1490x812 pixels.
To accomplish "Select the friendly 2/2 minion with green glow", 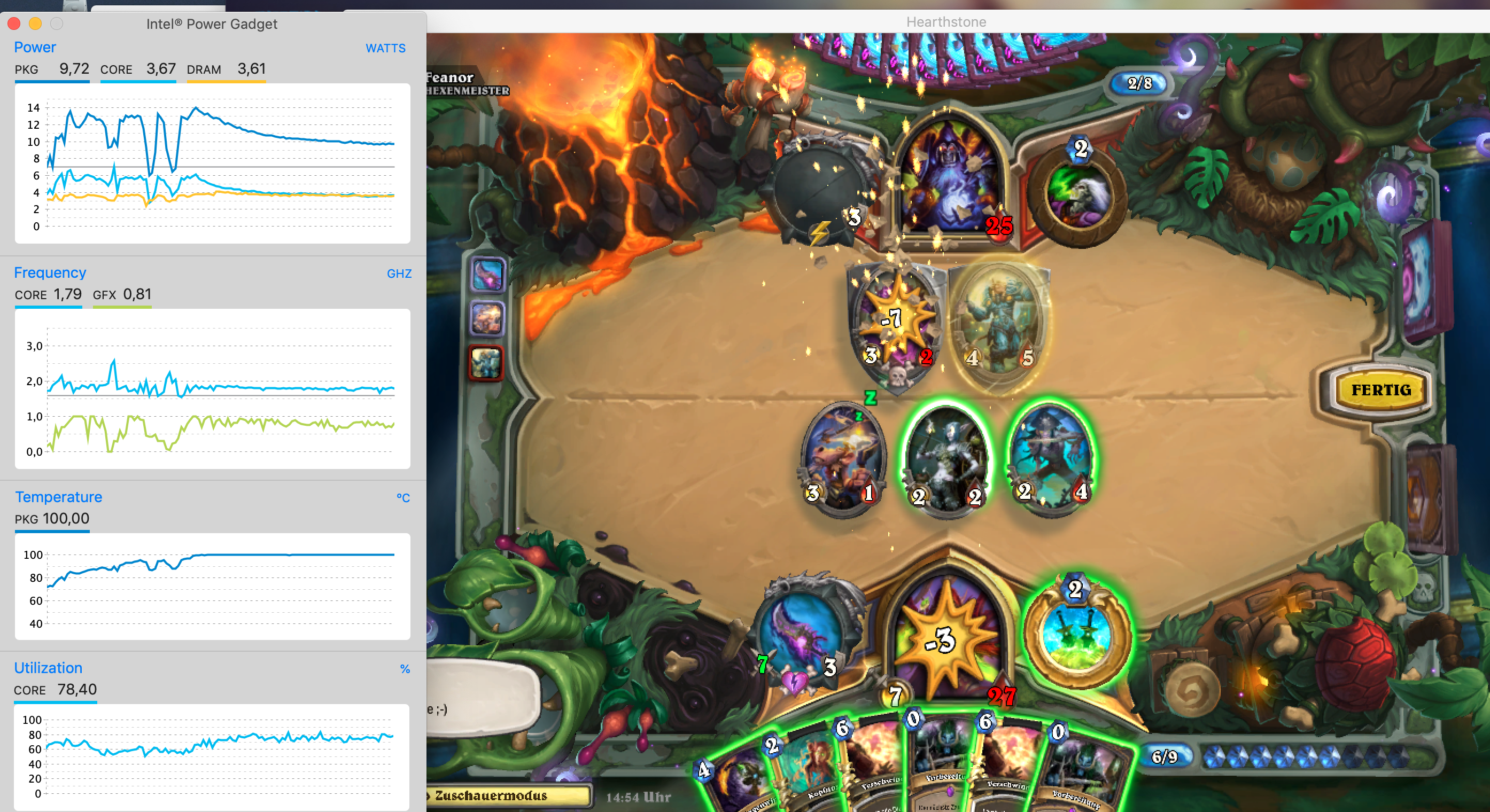I will click(x=946, y=460).
